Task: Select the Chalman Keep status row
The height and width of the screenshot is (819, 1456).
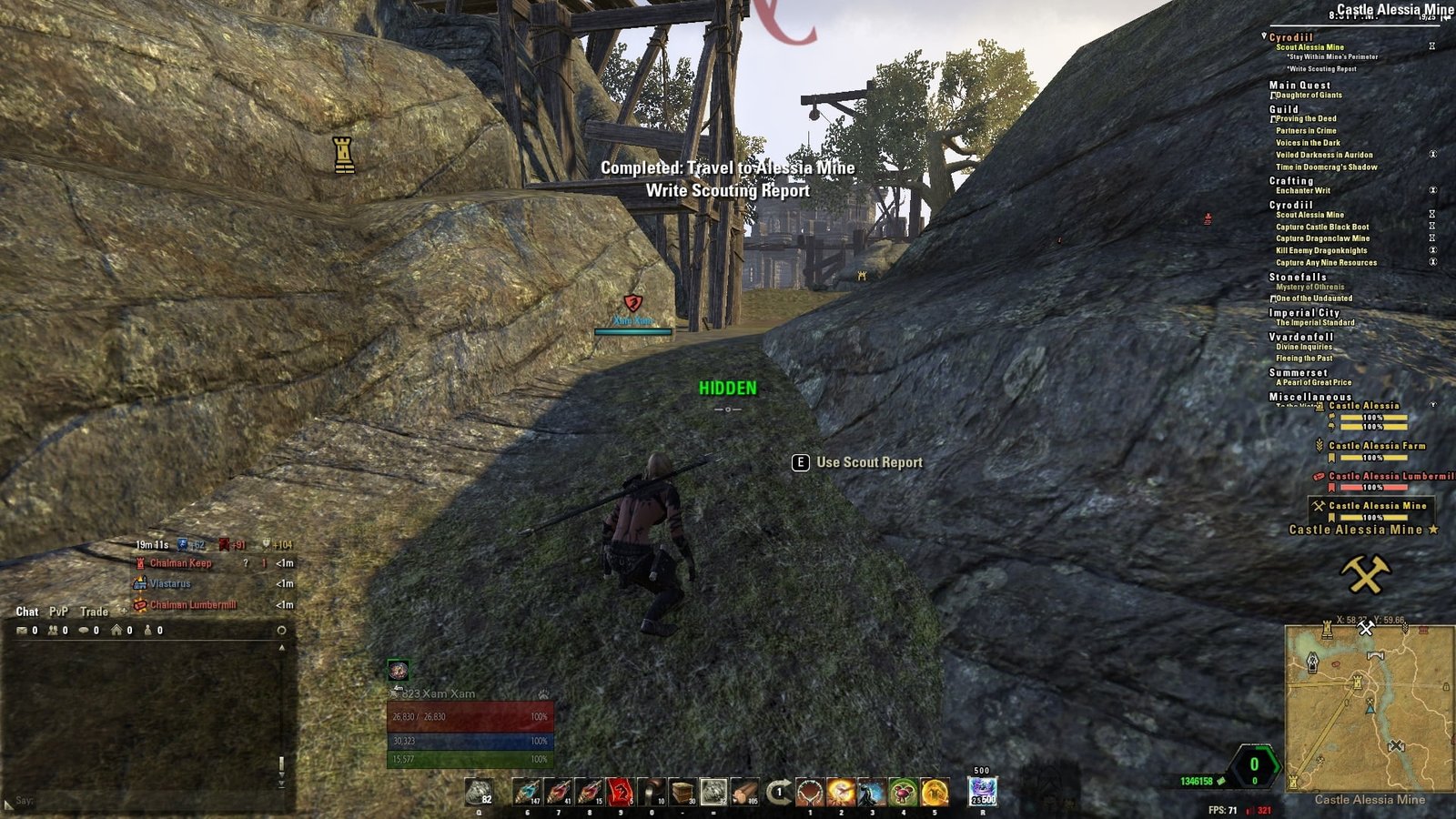Action: 180,563
